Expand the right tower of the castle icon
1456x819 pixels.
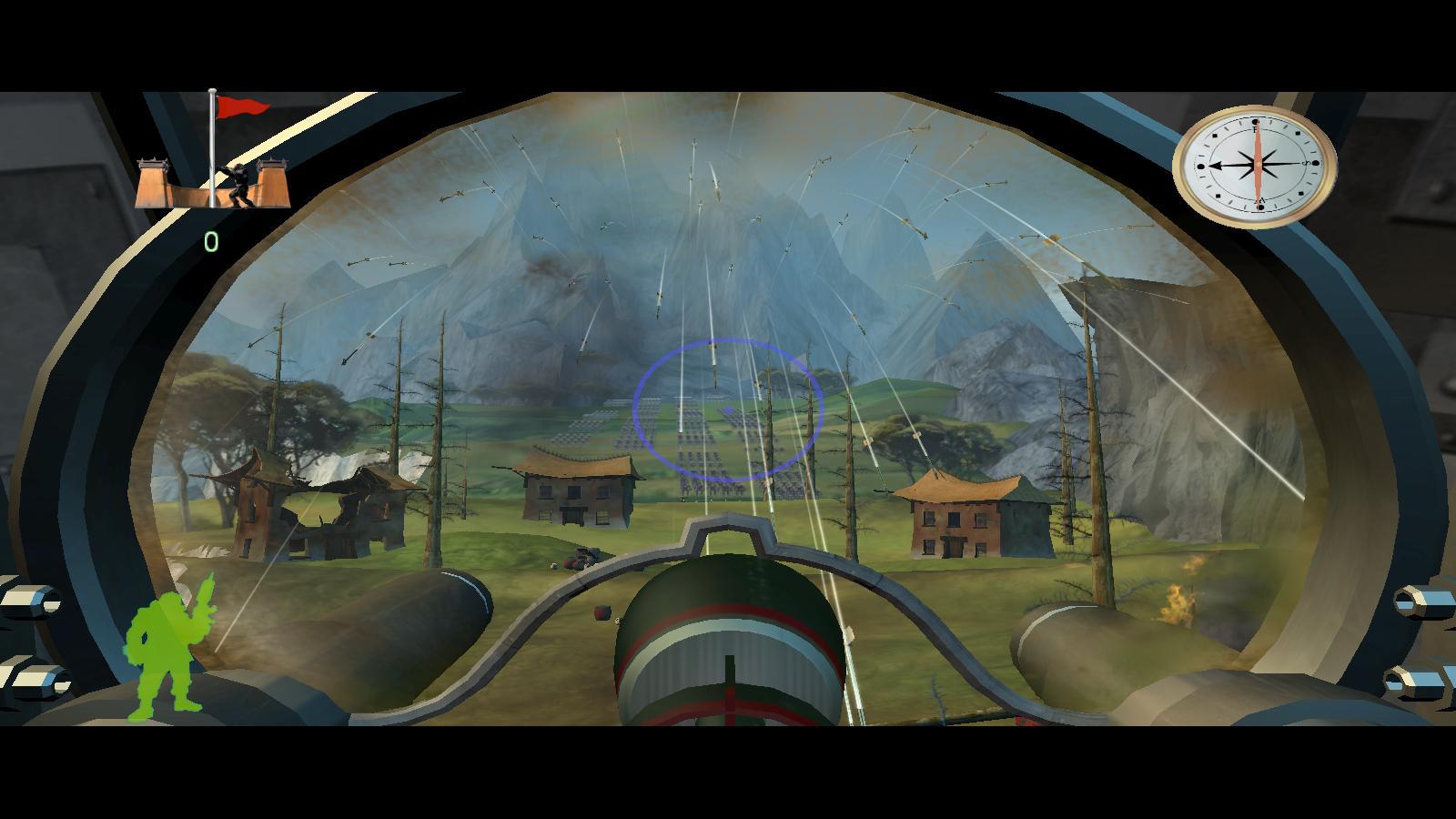pos(269,182)
